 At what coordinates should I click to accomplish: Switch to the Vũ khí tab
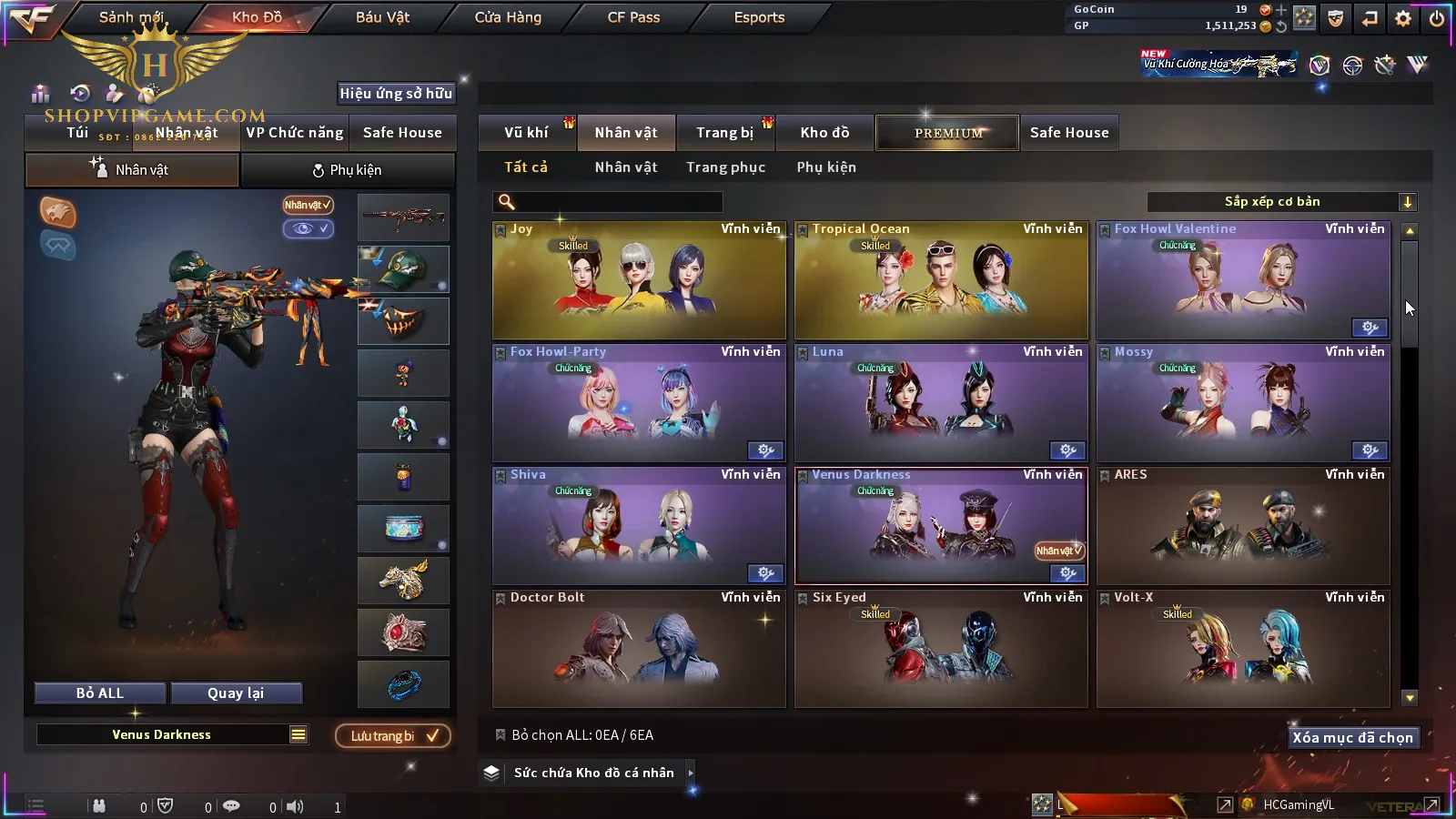pyautogui.click(x=526, y=133)
